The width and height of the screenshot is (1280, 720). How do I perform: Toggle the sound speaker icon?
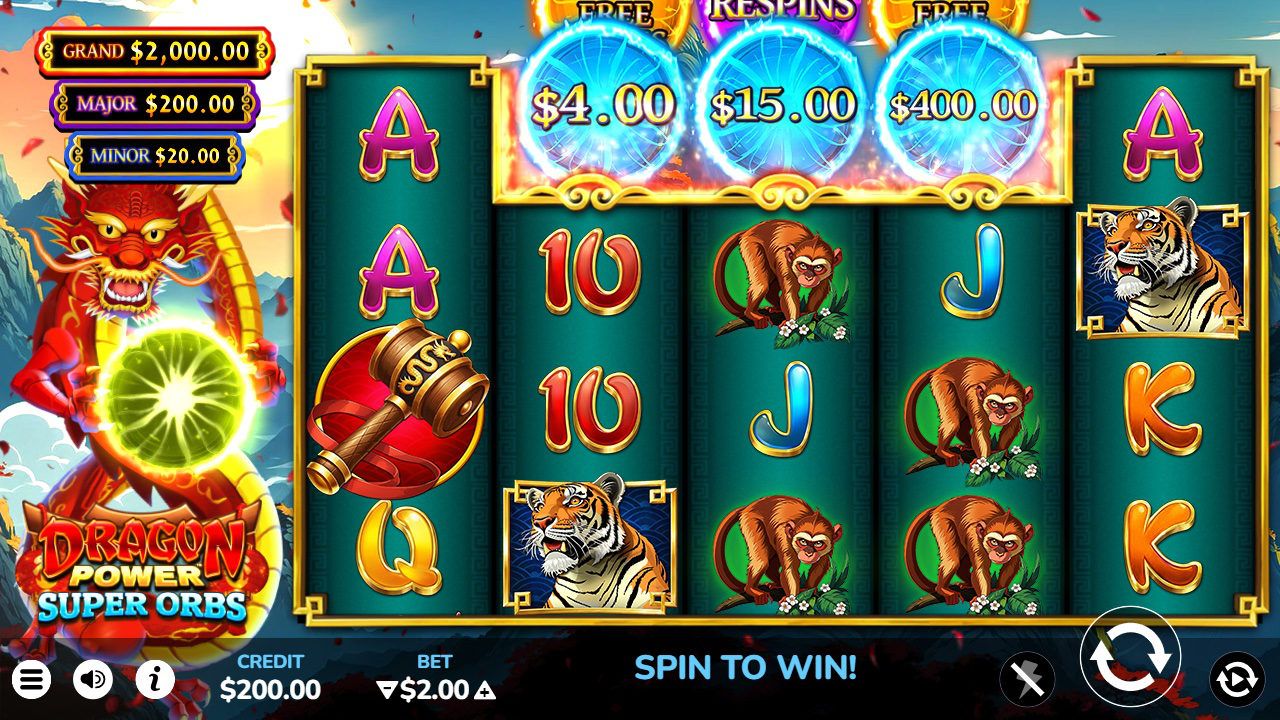click(93, 681)
